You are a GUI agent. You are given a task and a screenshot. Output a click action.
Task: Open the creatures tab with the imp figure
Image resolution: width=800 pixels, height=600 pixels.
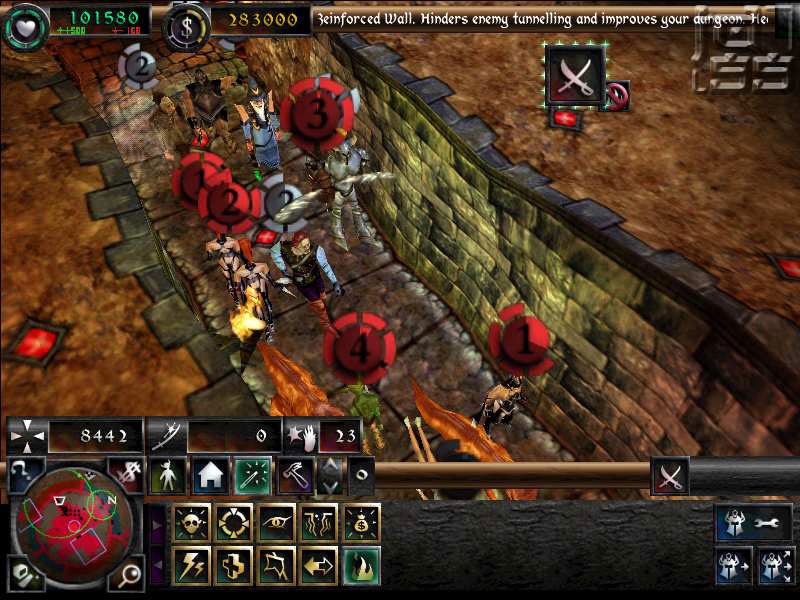(168, 476)
